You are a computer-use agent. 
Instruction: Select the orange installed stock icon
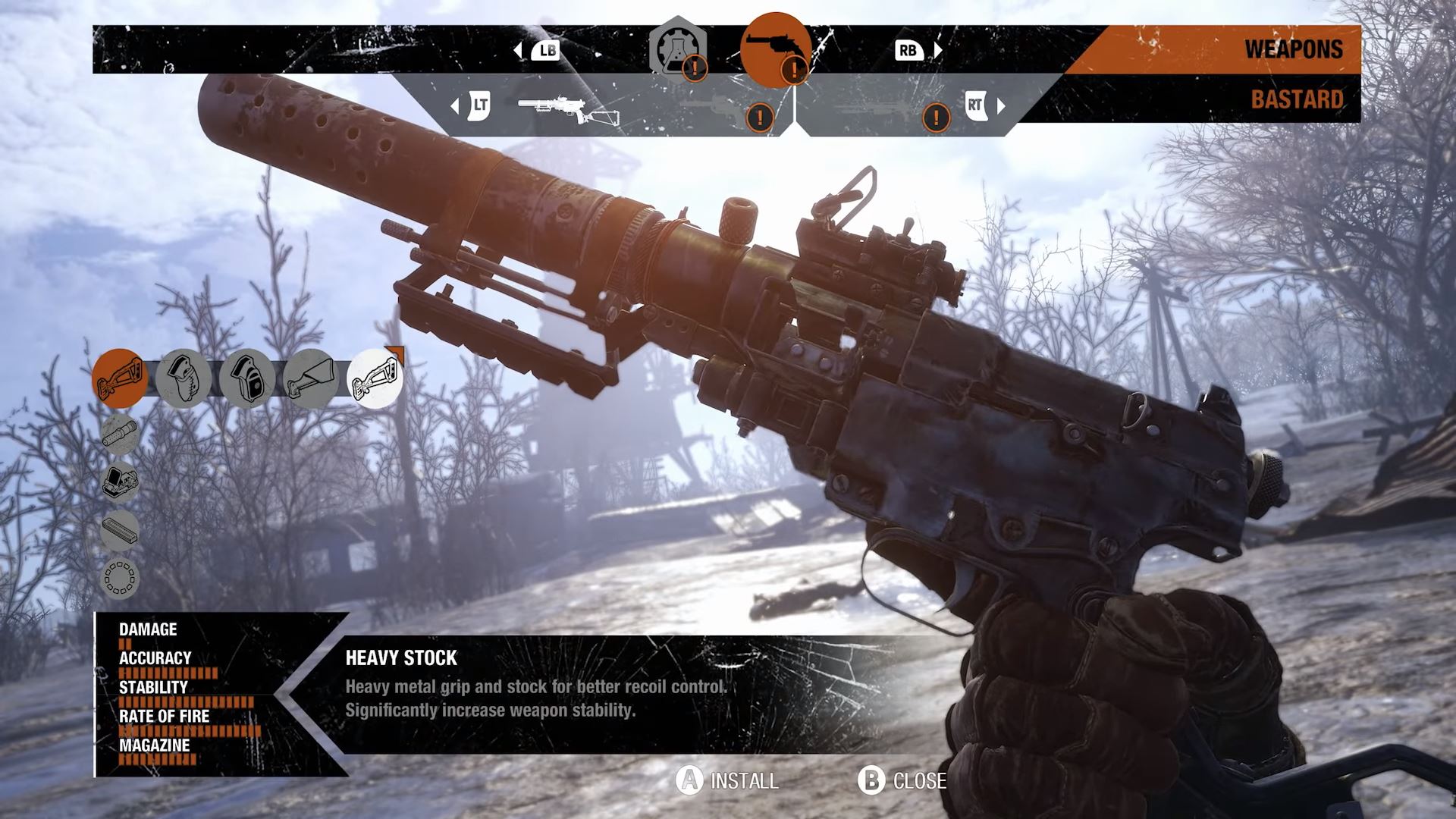(x=120, y=378)
